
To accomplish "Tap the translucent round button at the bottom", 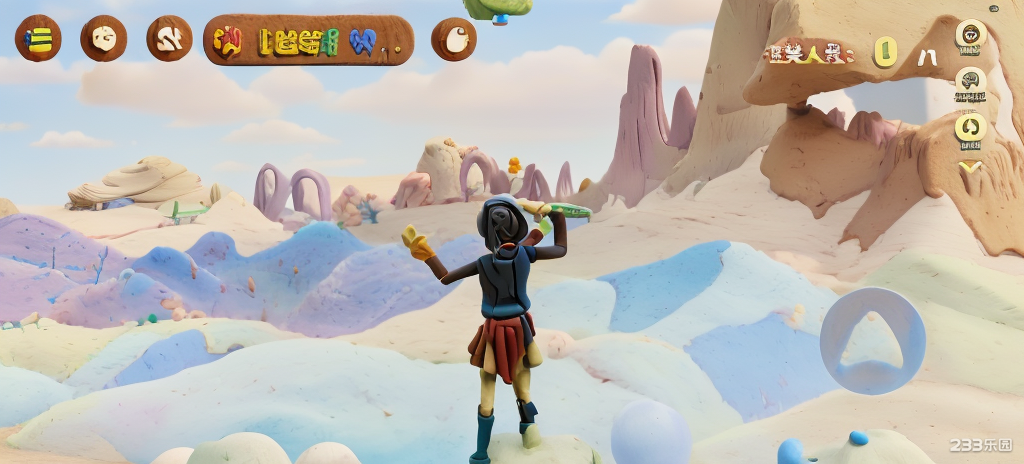I will pos(651,434).
